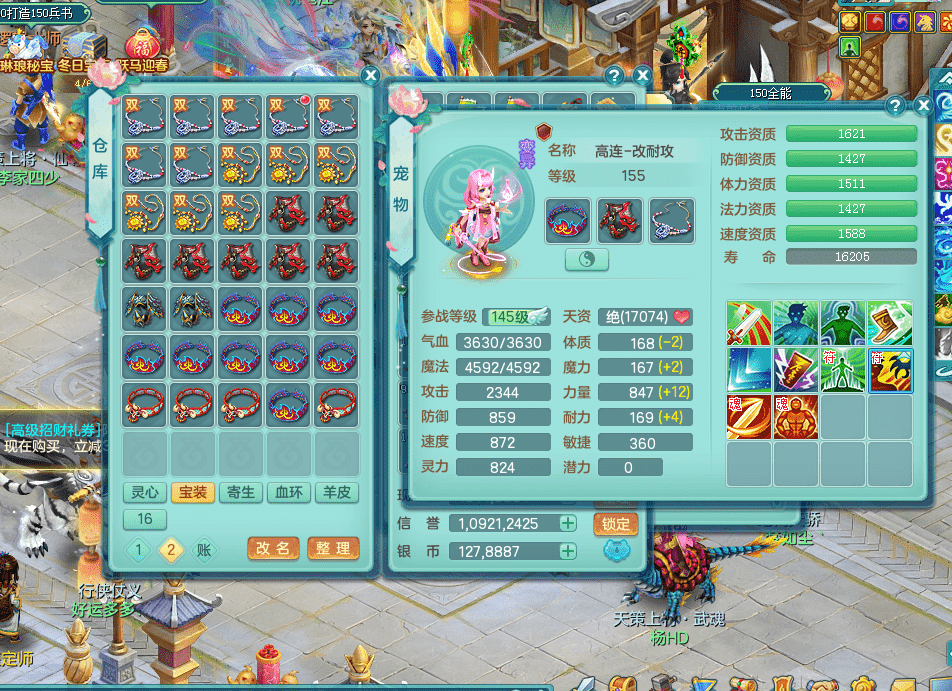Click the 改名 rename button
Screen dimensions: 952x691
tap(273, 548)
